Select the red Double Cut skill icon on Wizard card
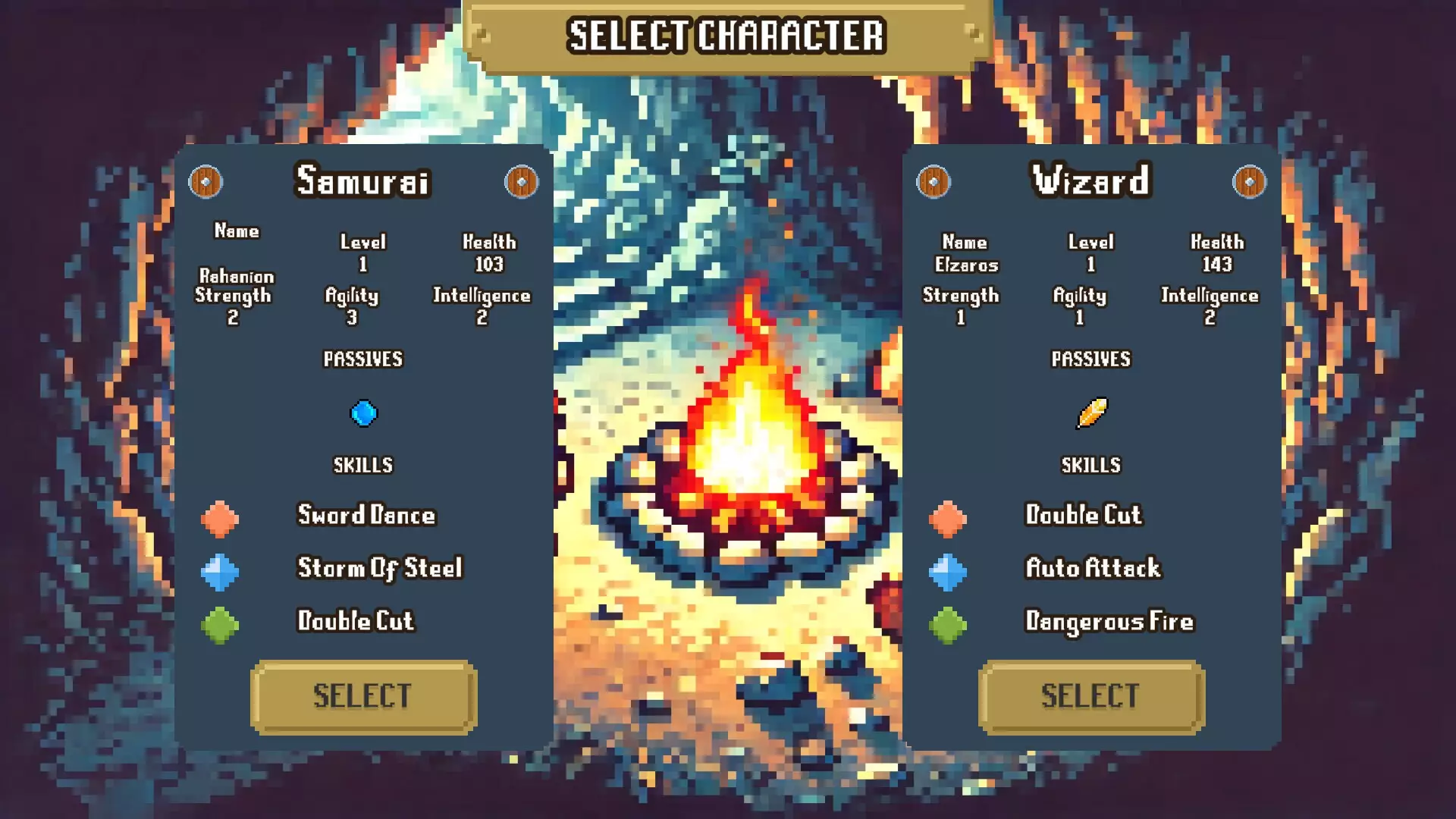 (948, 519)
